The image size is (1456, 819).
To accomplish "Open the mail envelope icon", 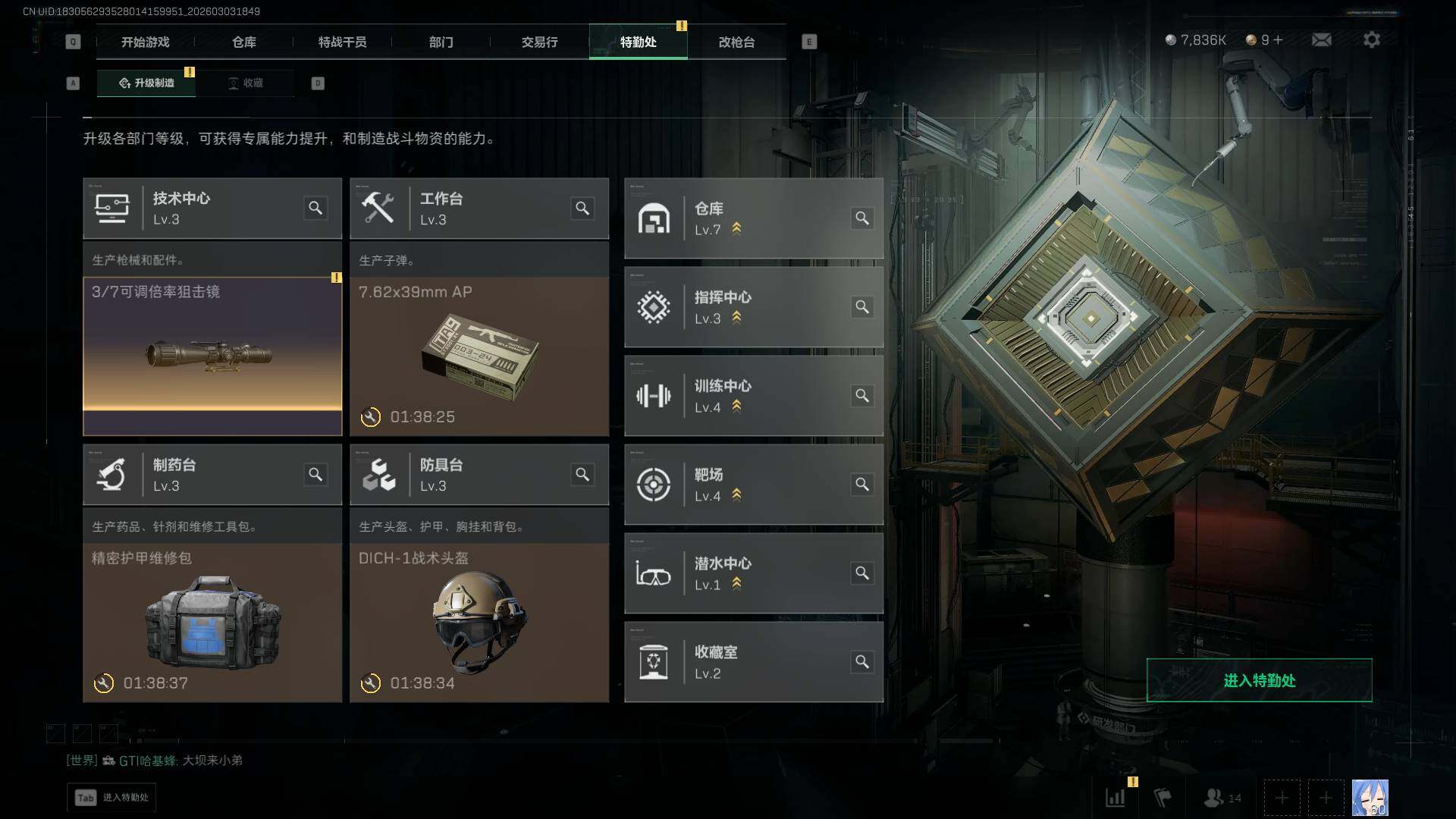I will pyautogui.click(x=1321, y=39).
